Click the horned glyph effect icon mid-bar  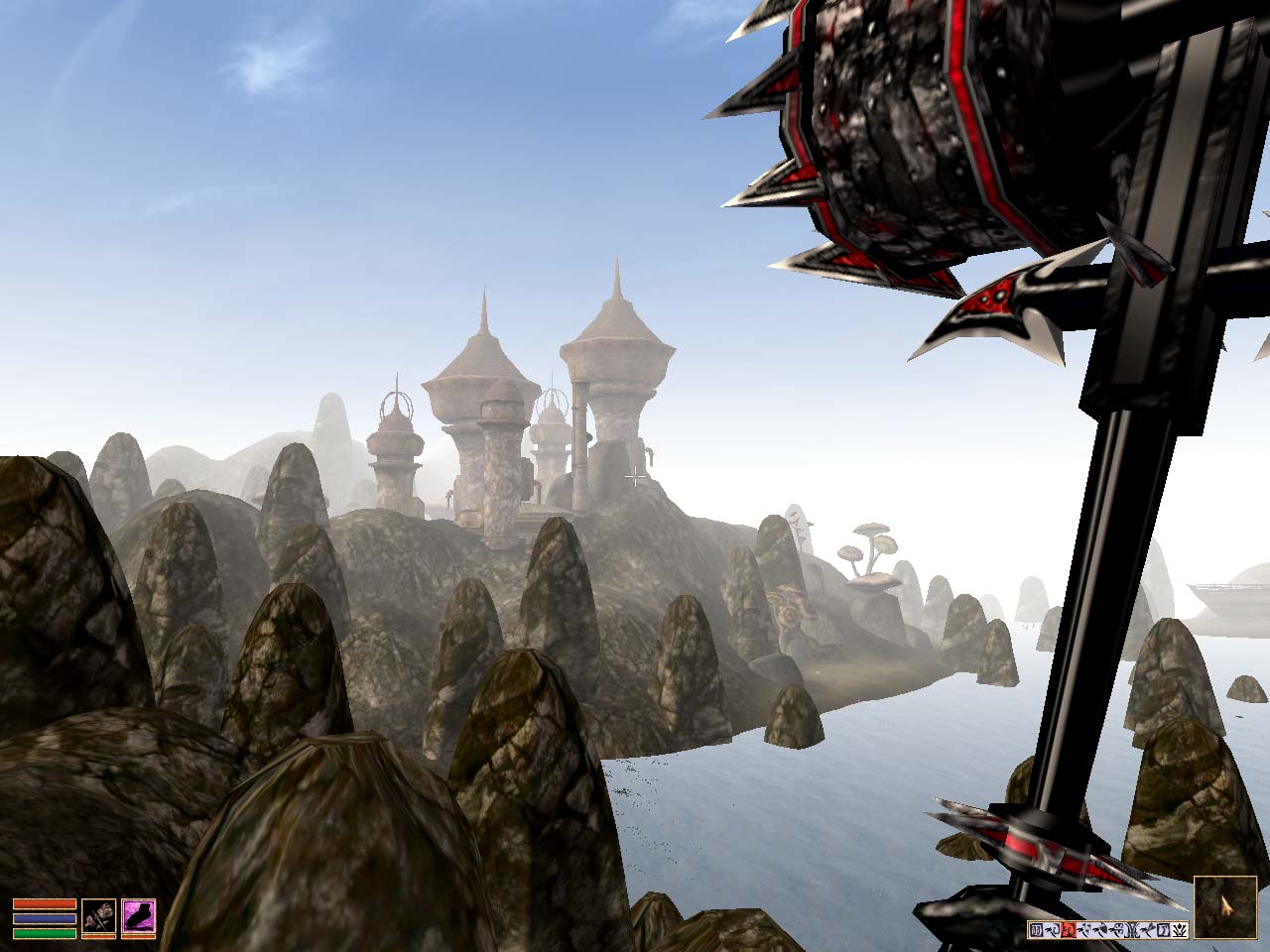[1132, 930]
